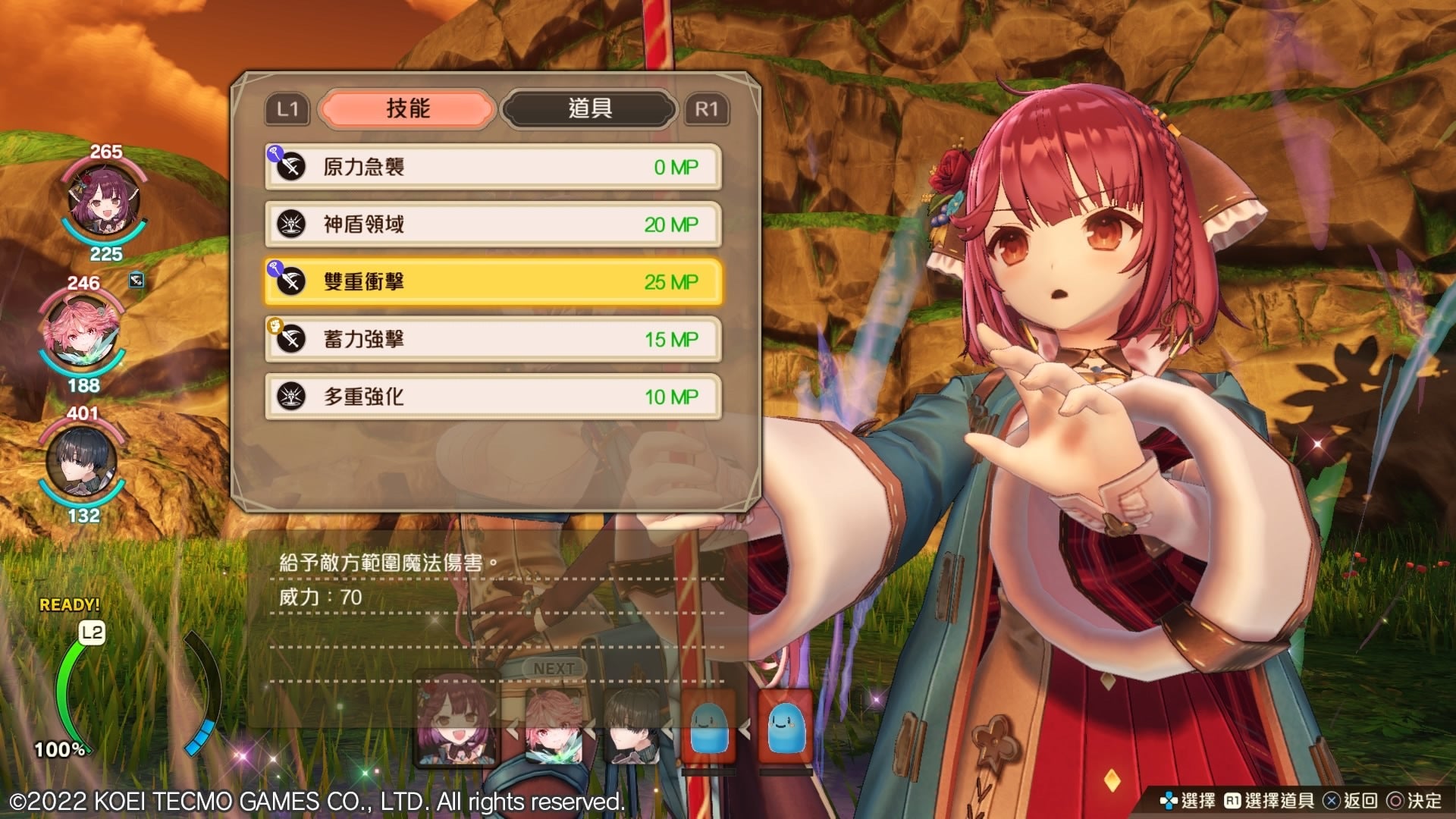Select the 多重強化 skill
Screen dimensions: 1456x819
point(493,397)
